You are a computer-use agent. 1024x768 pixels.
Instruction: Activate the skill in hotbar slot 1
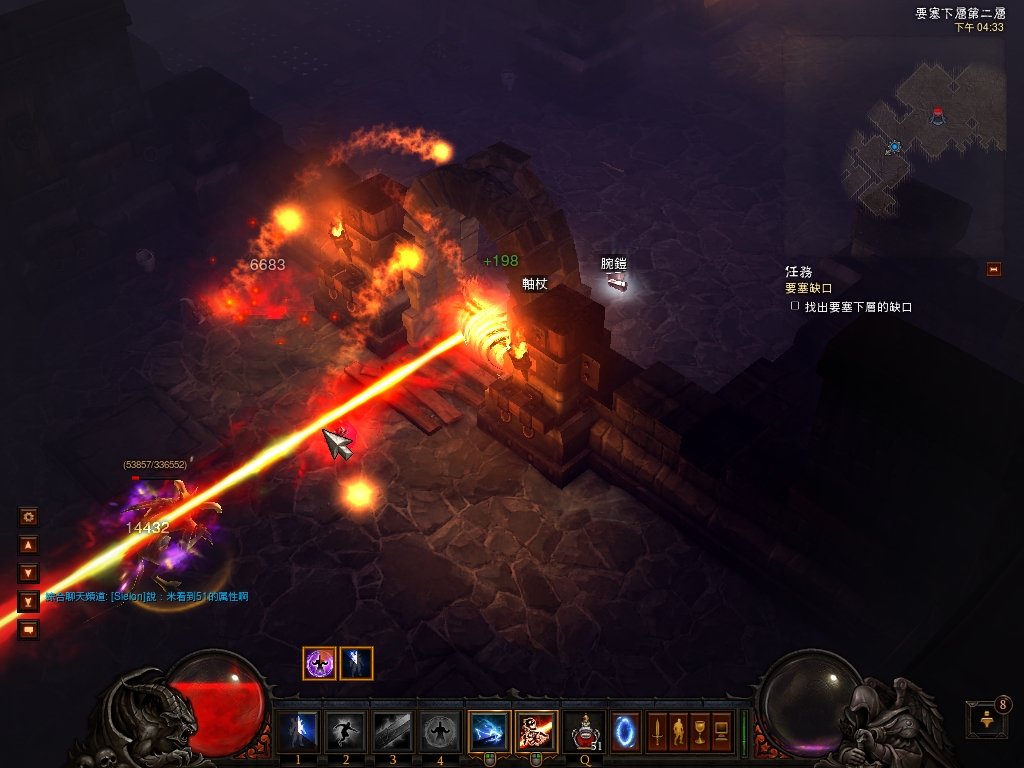(297, 732)
